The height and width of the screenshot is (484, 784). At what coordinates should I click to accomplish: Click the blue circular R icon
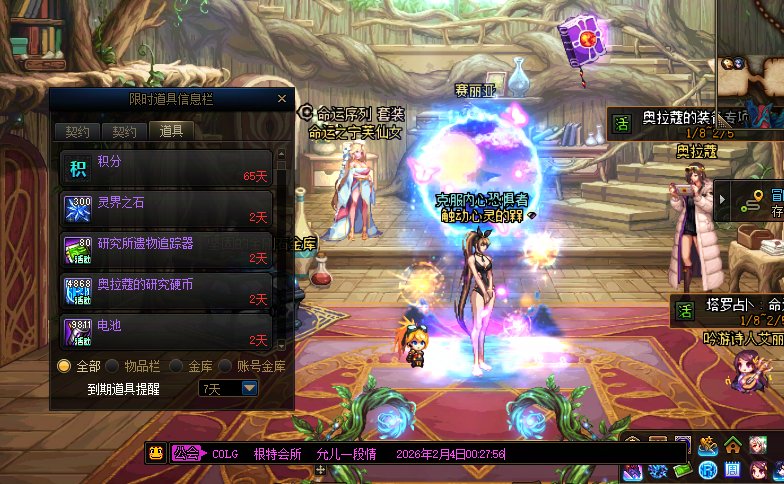click(708, 470)
